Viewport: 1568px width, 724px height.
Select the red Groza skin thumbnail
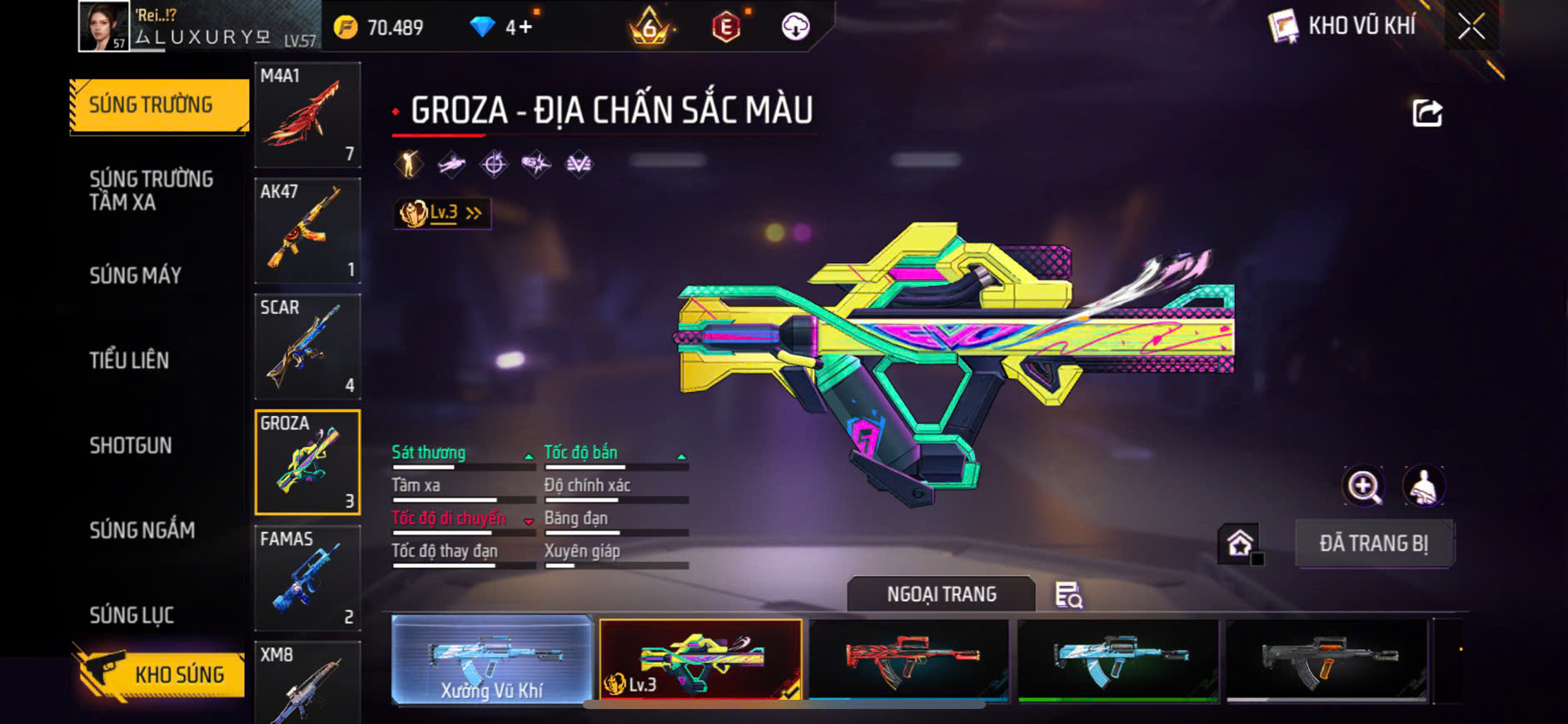tap(908, 659)
